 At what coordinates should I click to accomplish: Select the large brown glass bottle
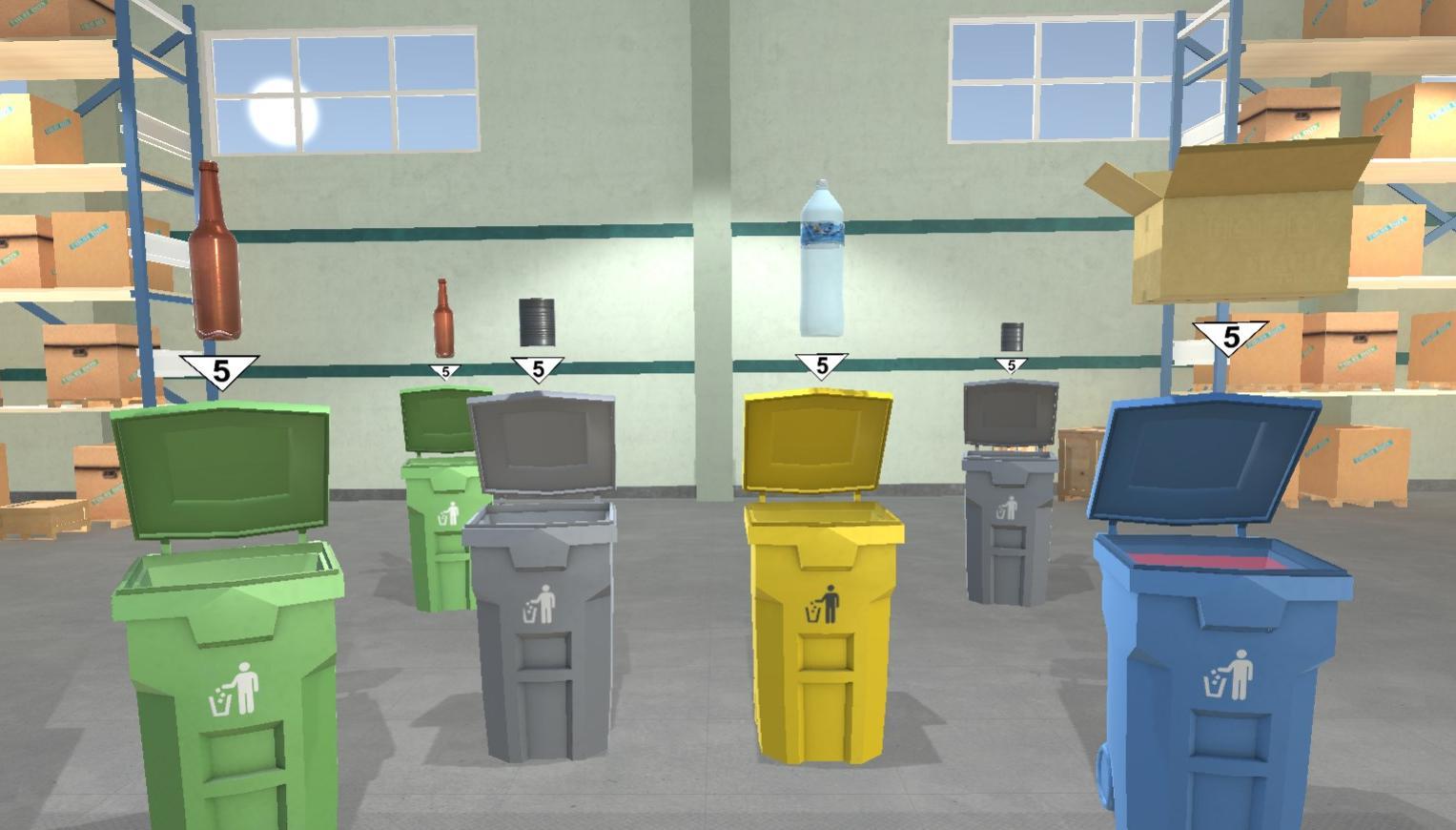click(217, 251)
